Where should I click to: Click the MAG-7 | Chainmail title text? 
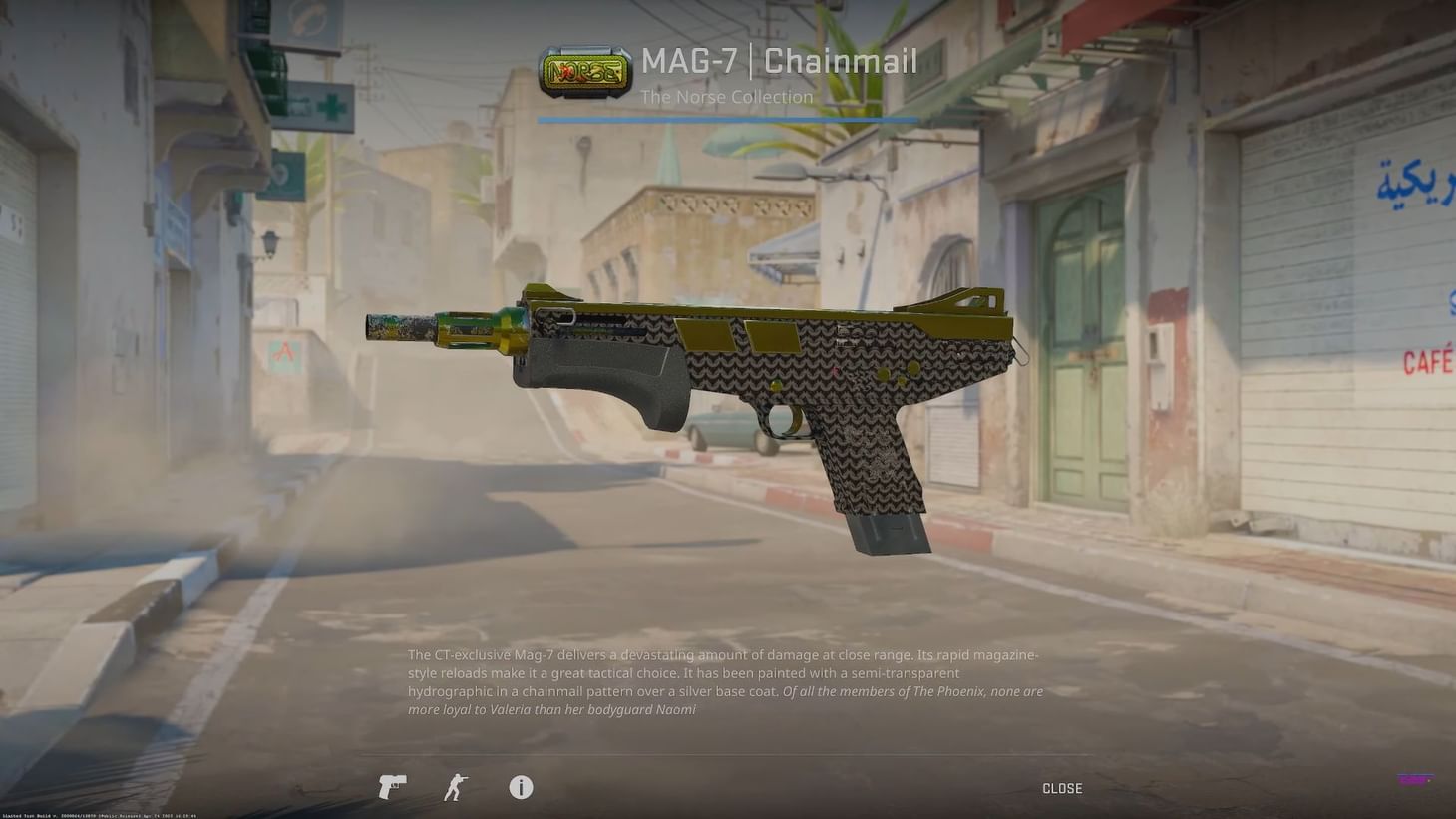click(x=779, y=60)
